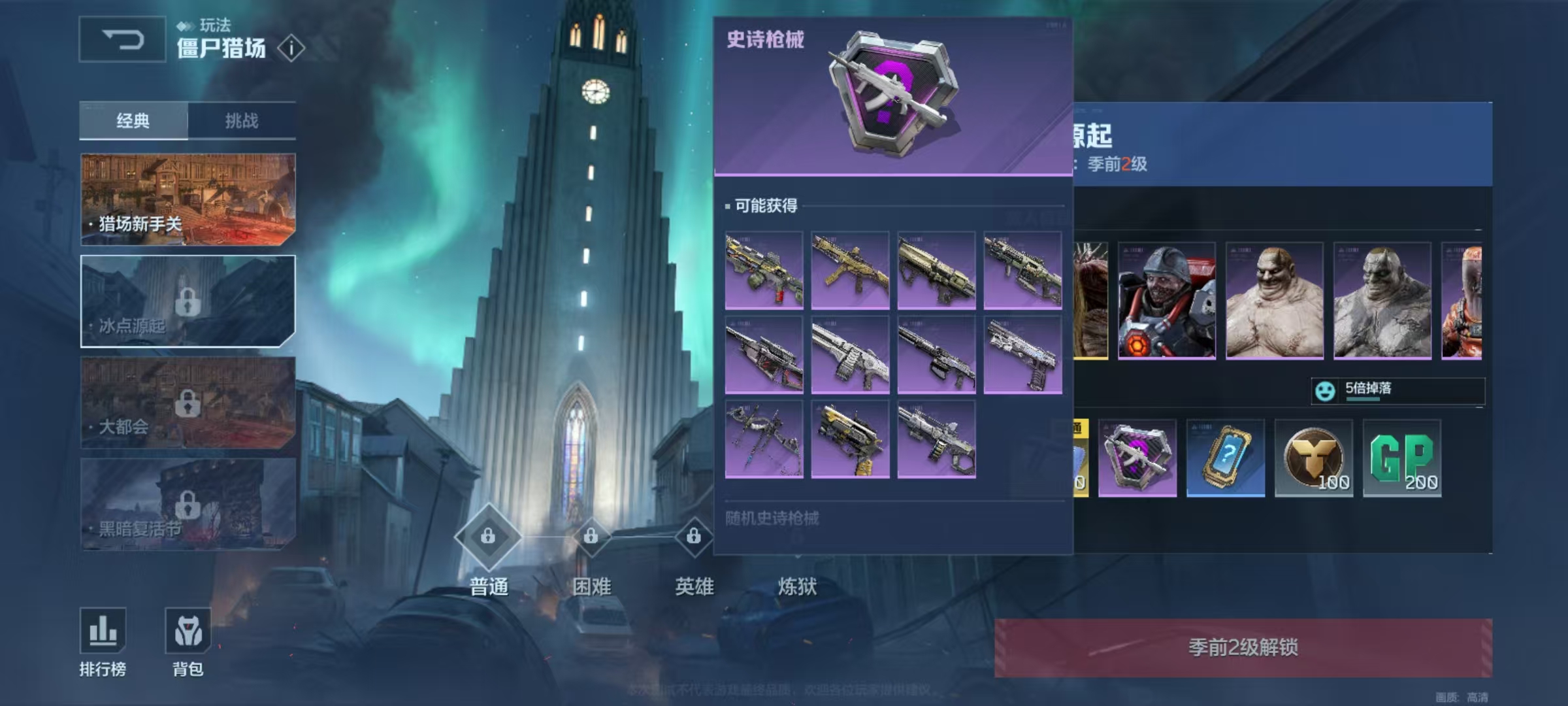This screenshot has width=1568, height=706.
Task: Choose the locked 大都会 map
Action: (x=188, y=403)
